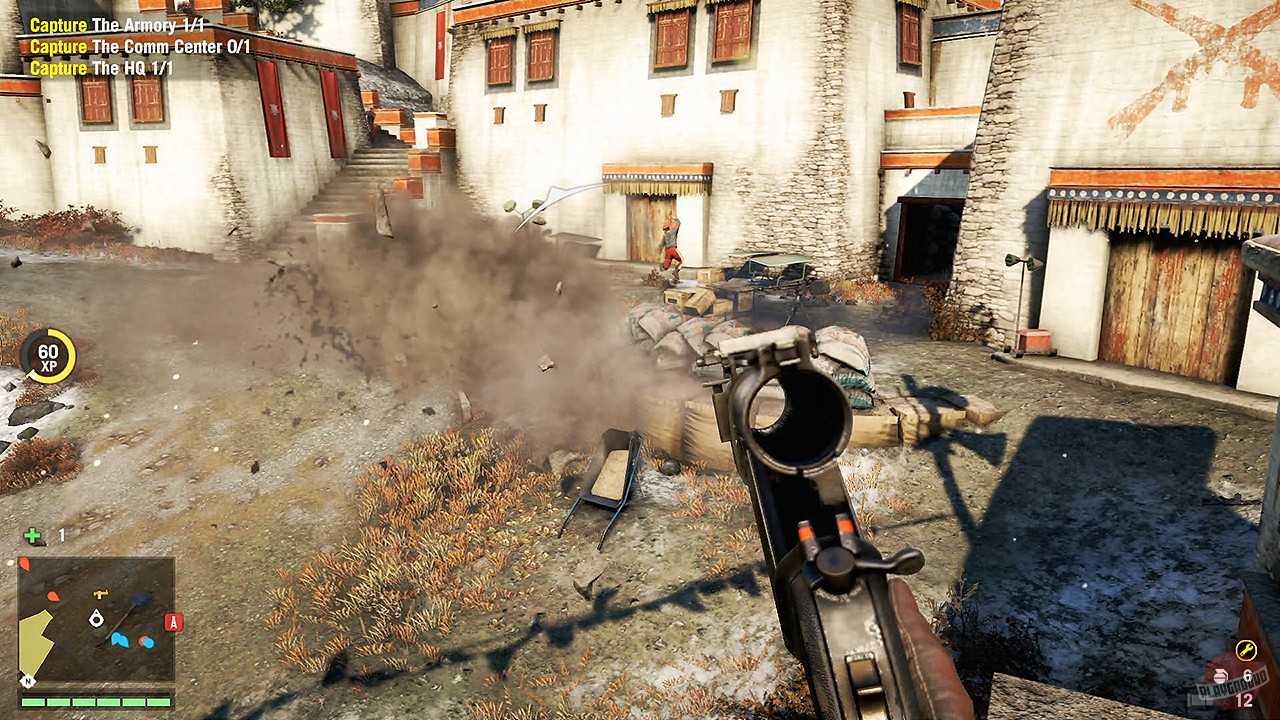
Task: Click the blue ally marker on the minimap
Action: click(x=121, y=639)
